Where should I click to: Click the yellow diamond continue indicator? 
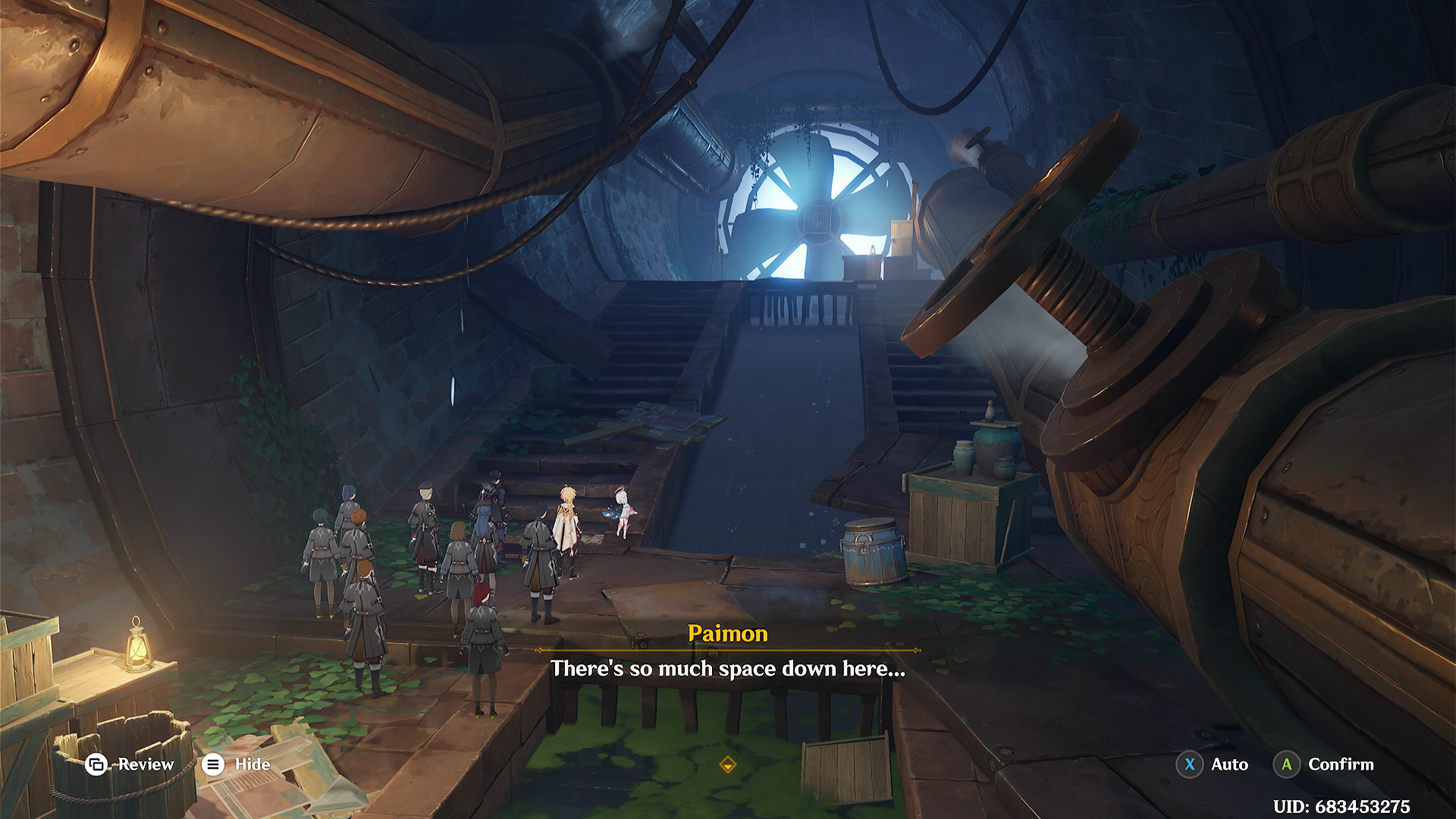727,764
